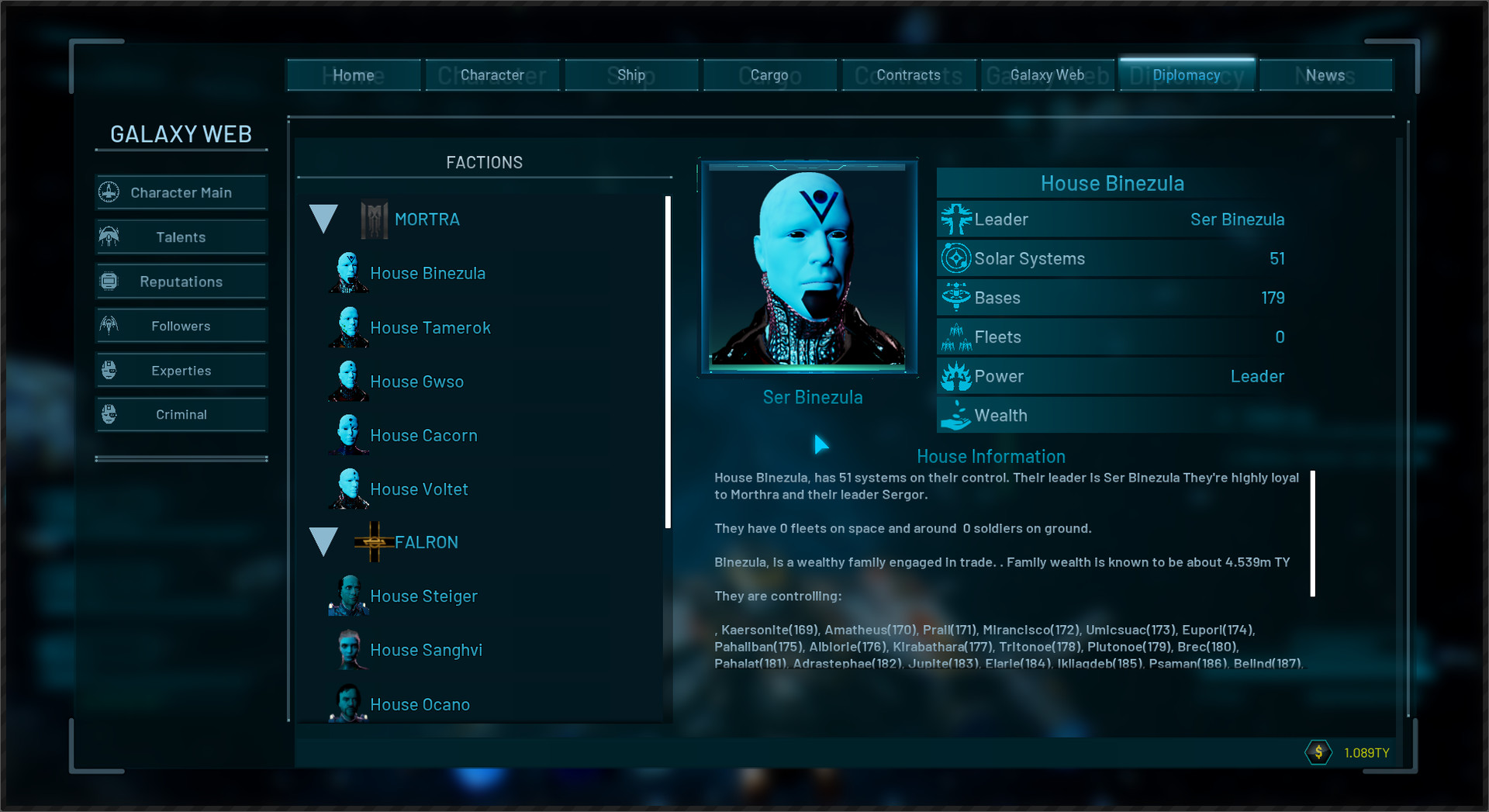Click the Talents spider icon

click(x=110, y=237)
